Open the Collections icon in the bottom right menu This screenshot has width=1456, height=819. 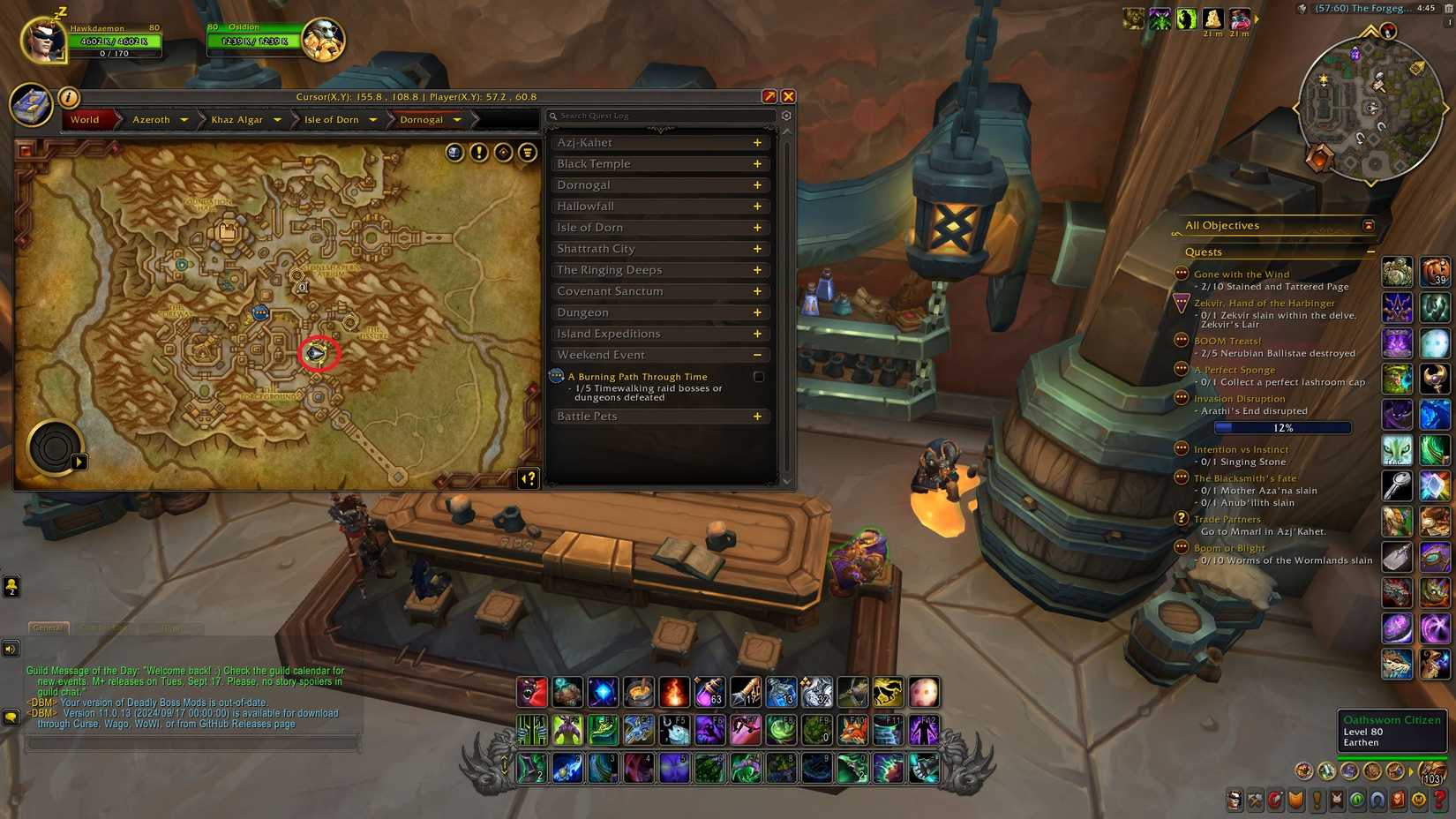1377,800
